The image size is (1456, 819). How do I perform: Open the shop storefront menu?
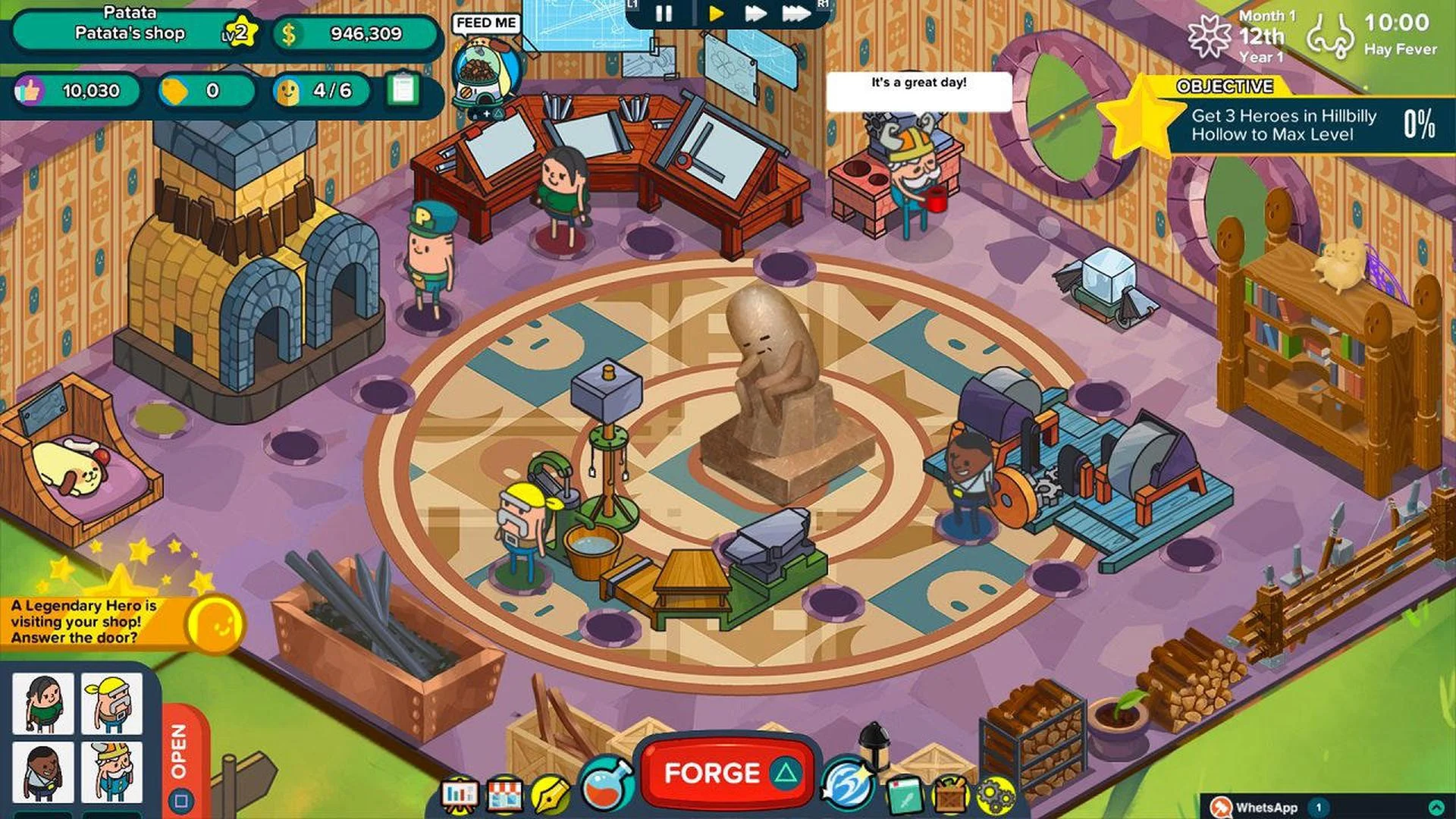(504, 792)
